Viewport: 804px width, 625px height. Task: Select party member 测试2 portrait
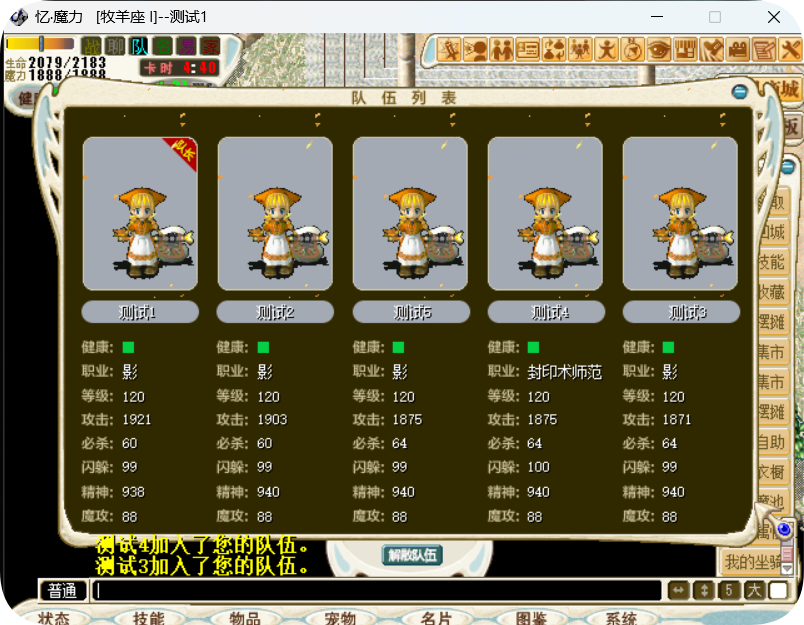275,214
